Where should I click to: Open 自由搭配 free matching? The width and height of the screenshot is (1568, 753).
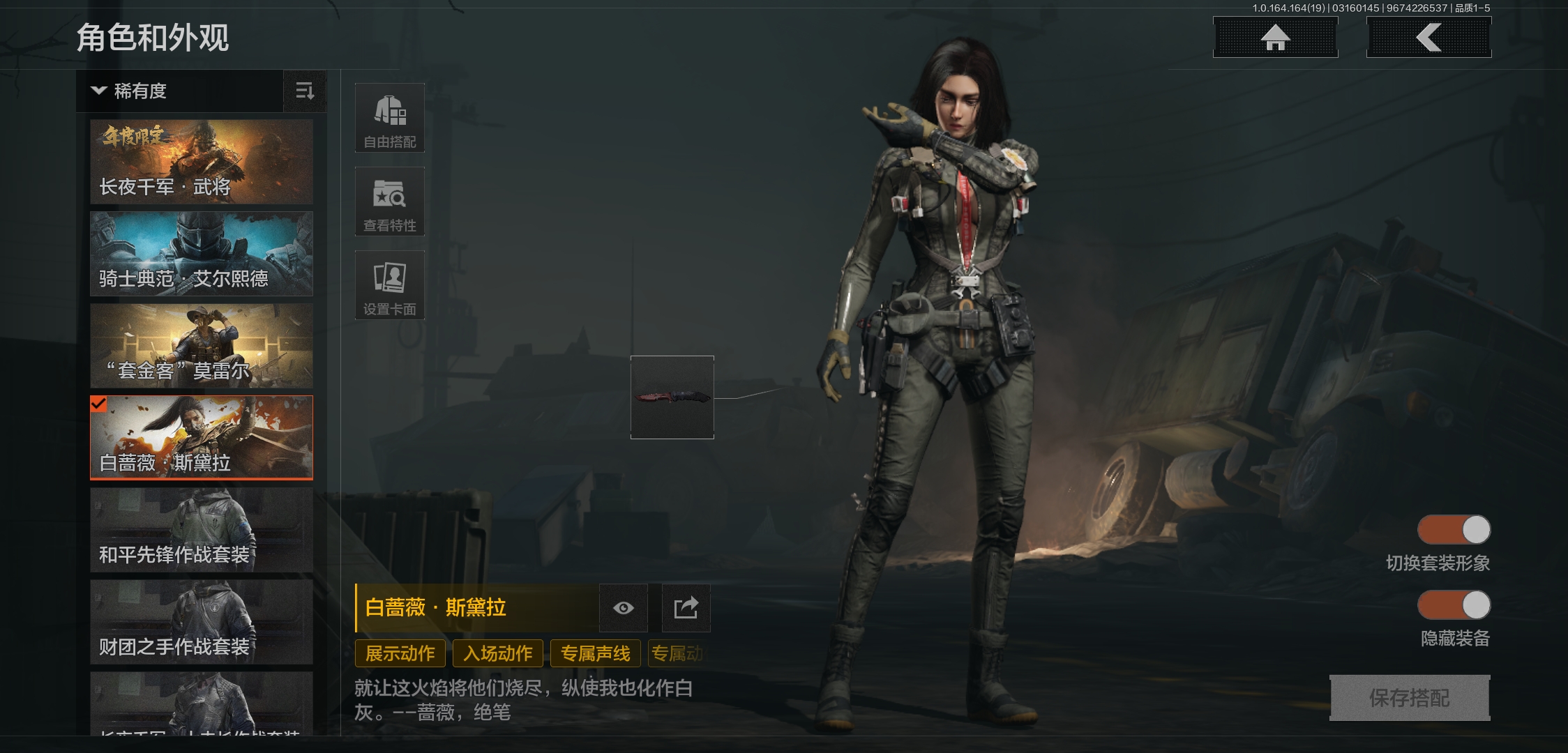(390, 119)
